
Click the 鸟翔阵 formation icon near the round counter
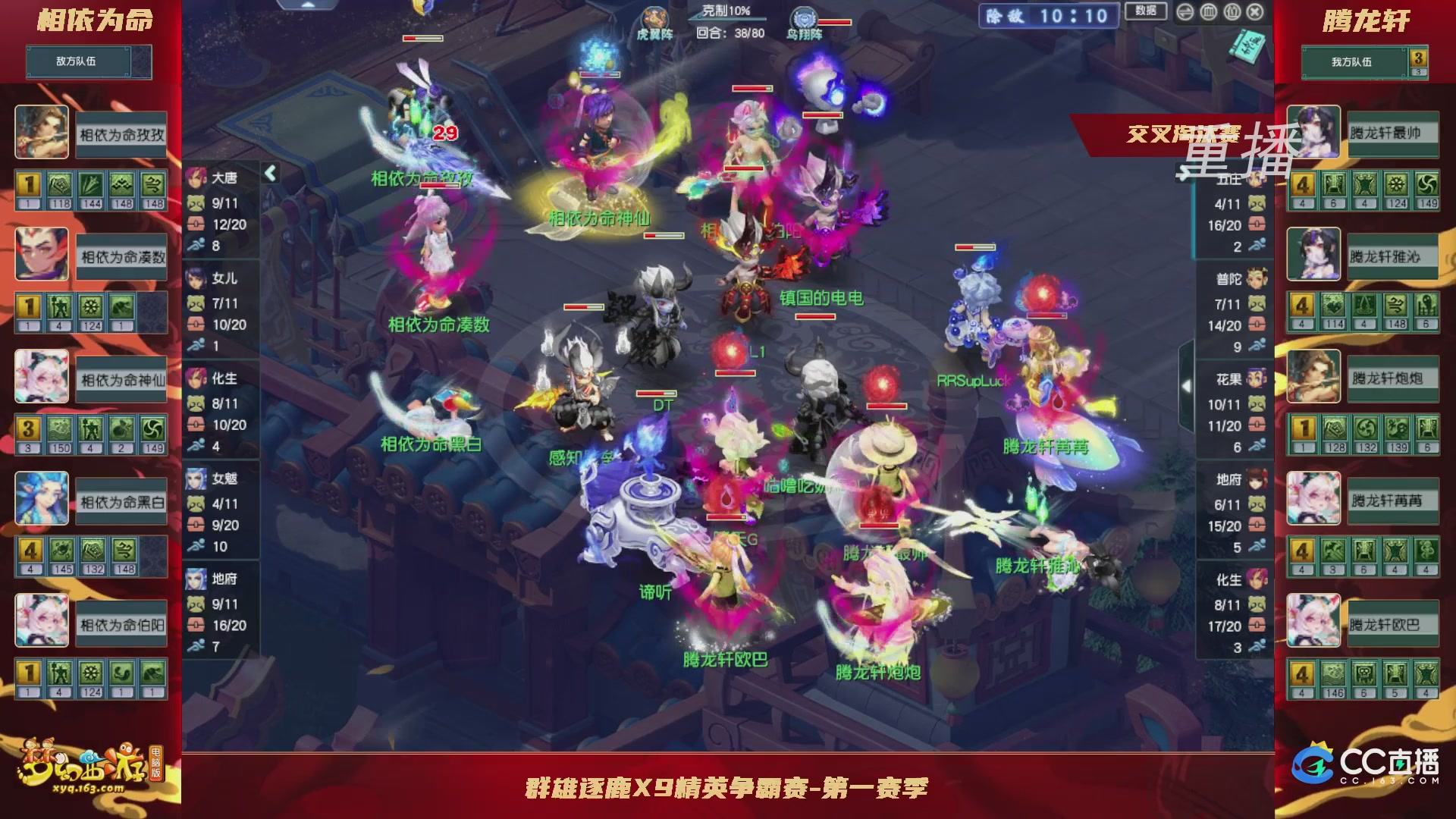[x=806, y=17]
